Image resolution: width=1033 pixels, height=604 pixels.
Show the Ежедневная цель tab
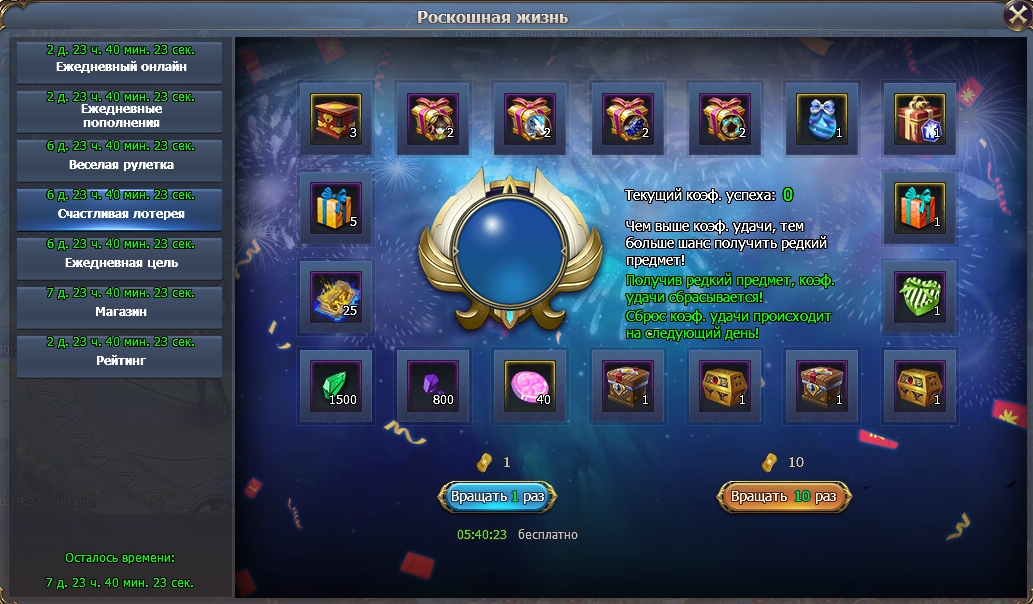119,257
